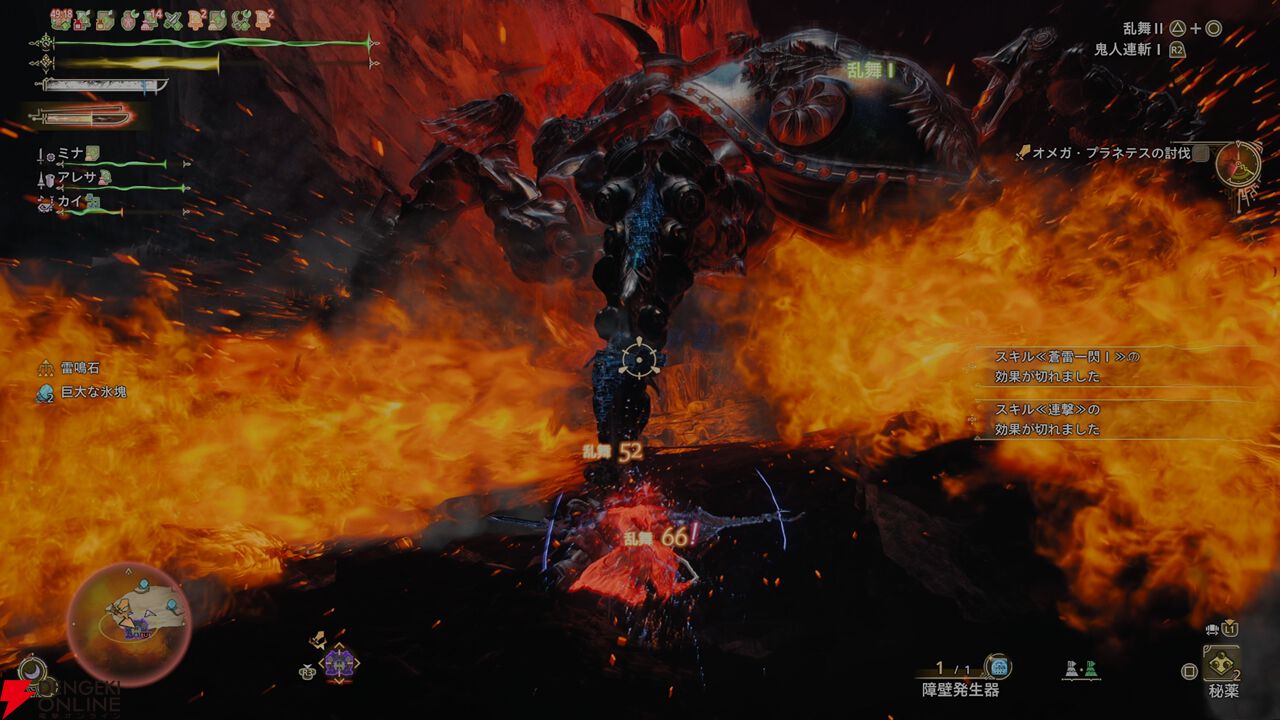The height and width of the screenshot is (720, 1280).
Task: Click the Dengeki Online watermark logo
Action: pos(60,700)
